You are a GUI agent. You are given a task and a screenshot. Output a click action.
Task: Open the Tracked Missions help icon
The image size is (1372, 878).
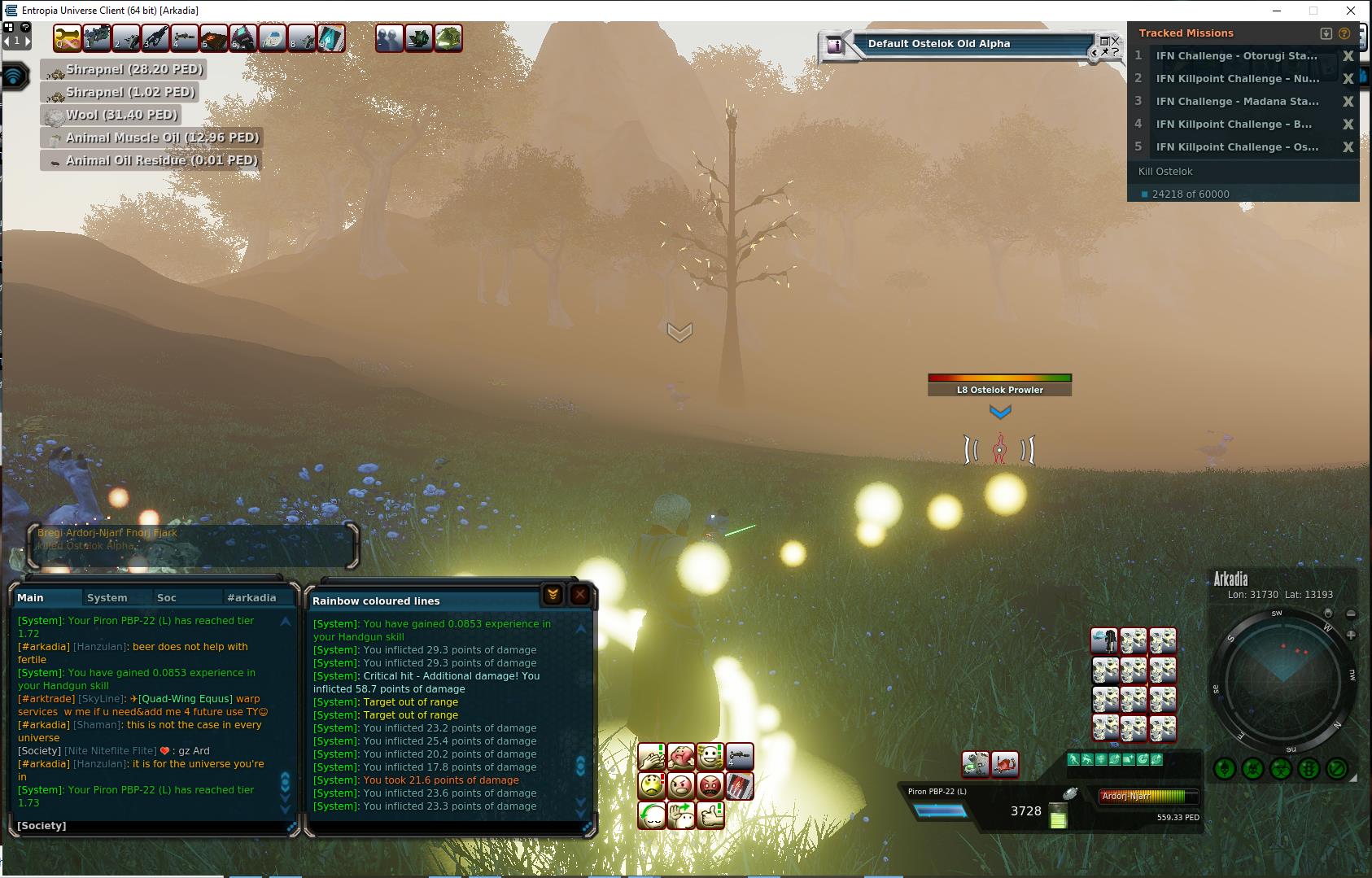click(x=1344, y=33)
